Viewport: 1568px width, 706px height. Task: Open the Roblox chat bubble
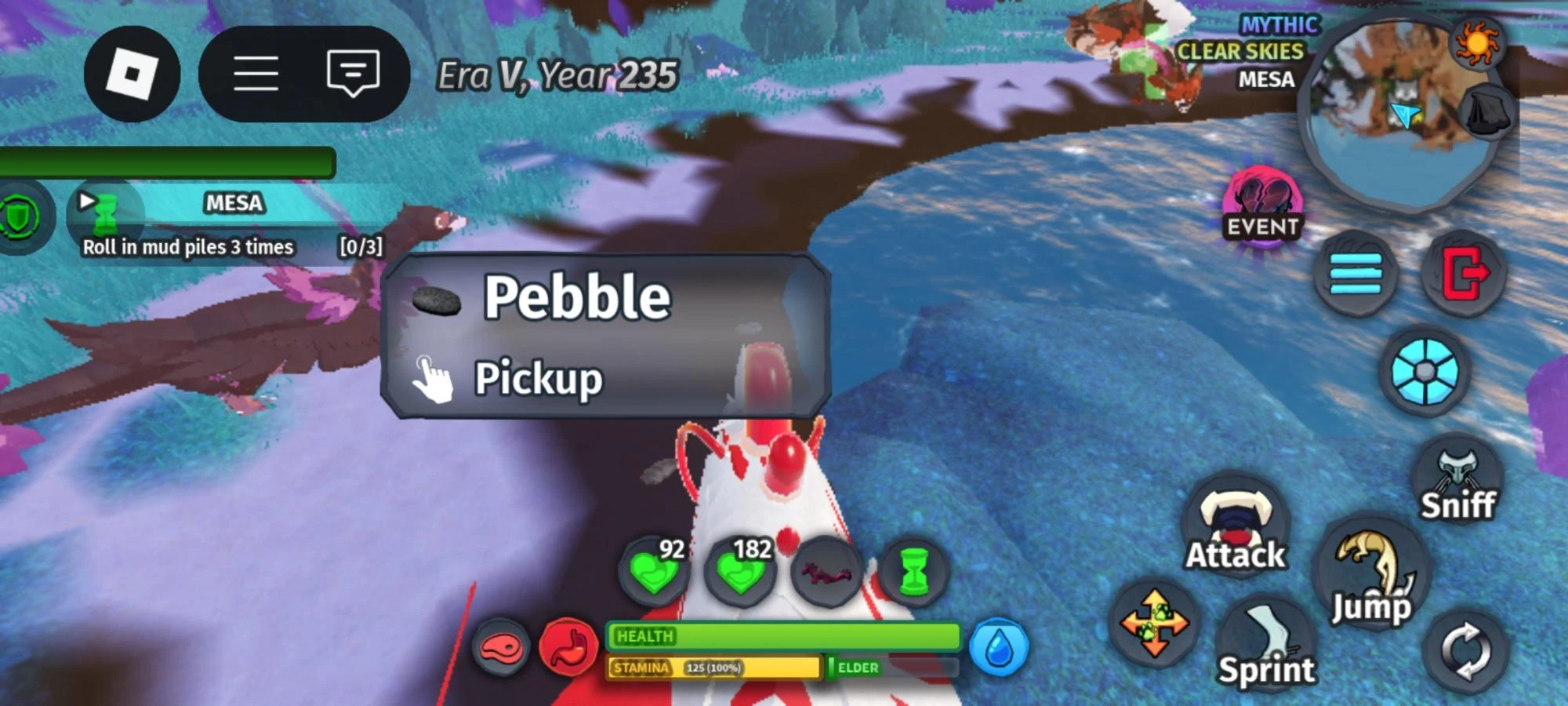352,72
